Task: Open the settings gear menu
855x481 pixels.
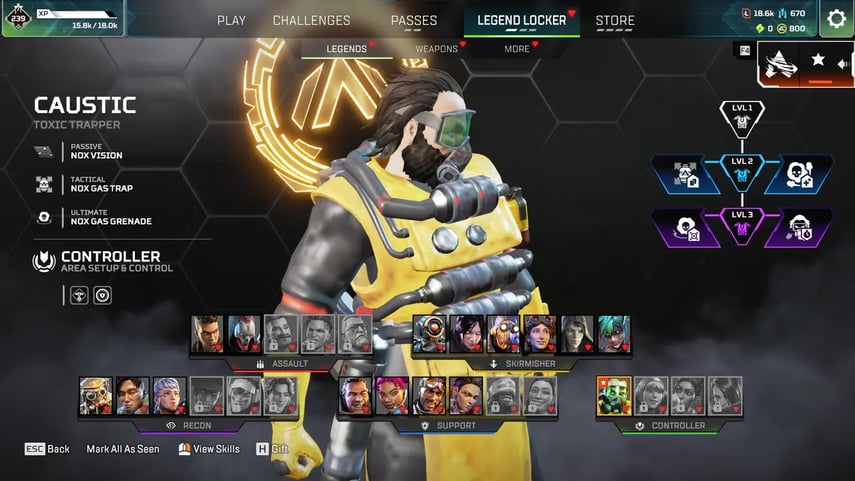Action: pos(836,18)
